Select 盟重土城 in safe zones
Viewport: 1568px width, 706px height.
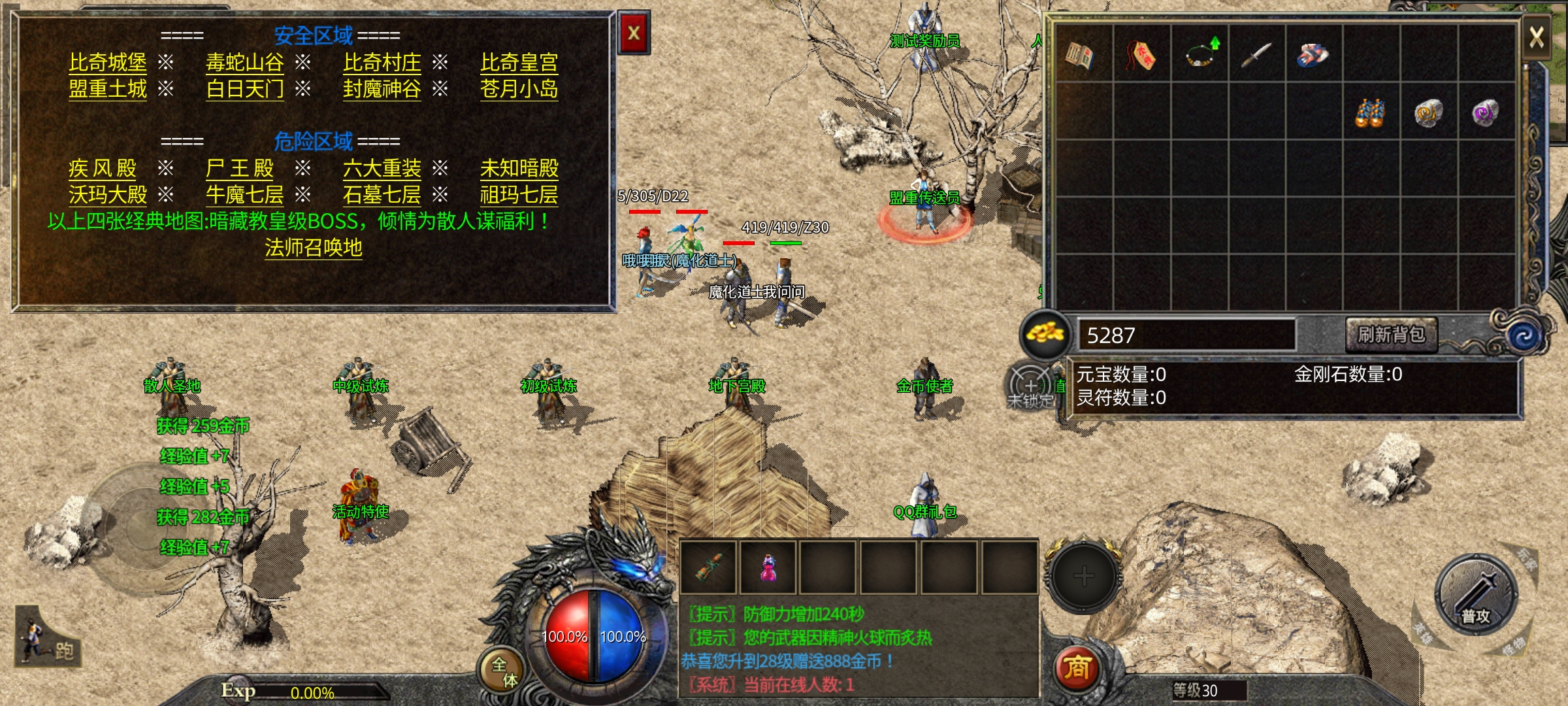tap(108, 89)
